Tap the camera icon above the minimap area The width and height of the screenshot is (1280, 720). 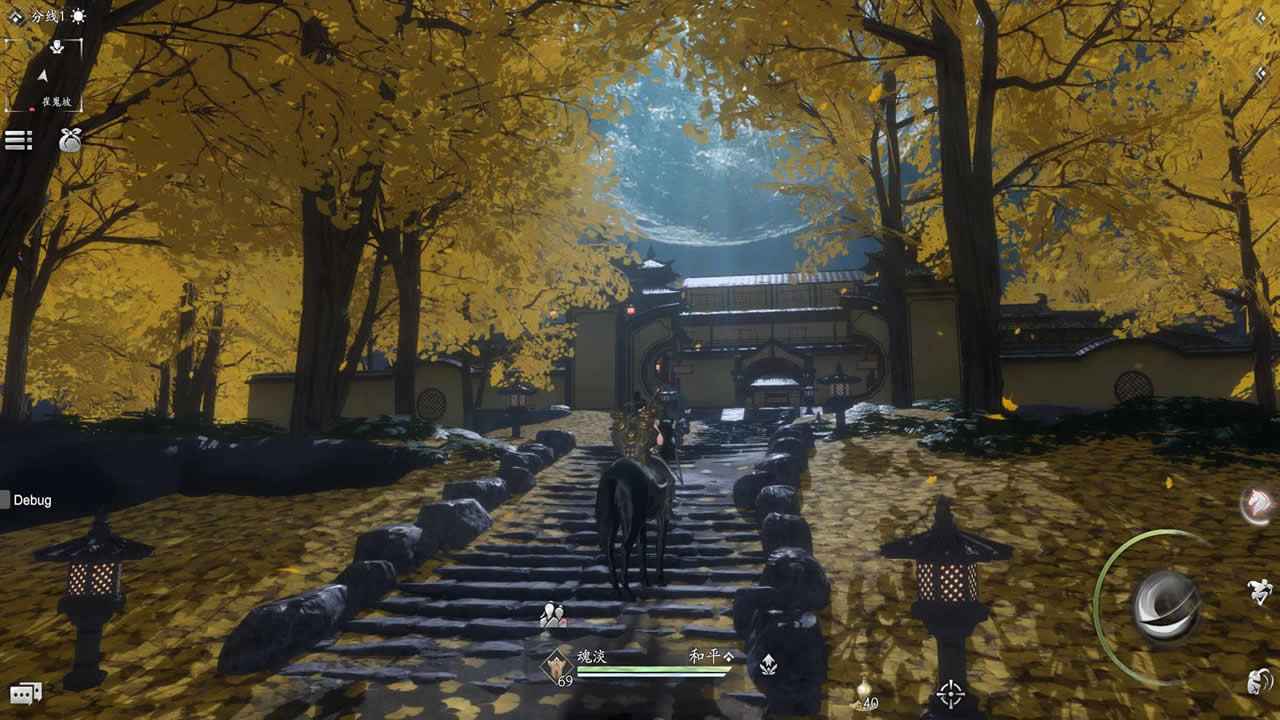point(57,47)
